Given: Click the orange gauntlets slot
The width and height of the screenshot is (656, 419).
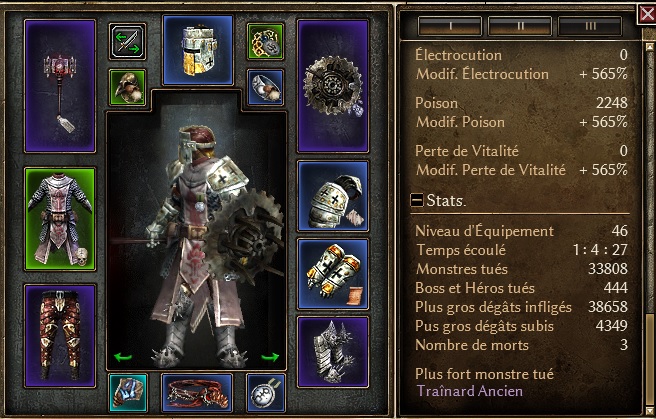Looking at the screenshot, I should 333,272.
